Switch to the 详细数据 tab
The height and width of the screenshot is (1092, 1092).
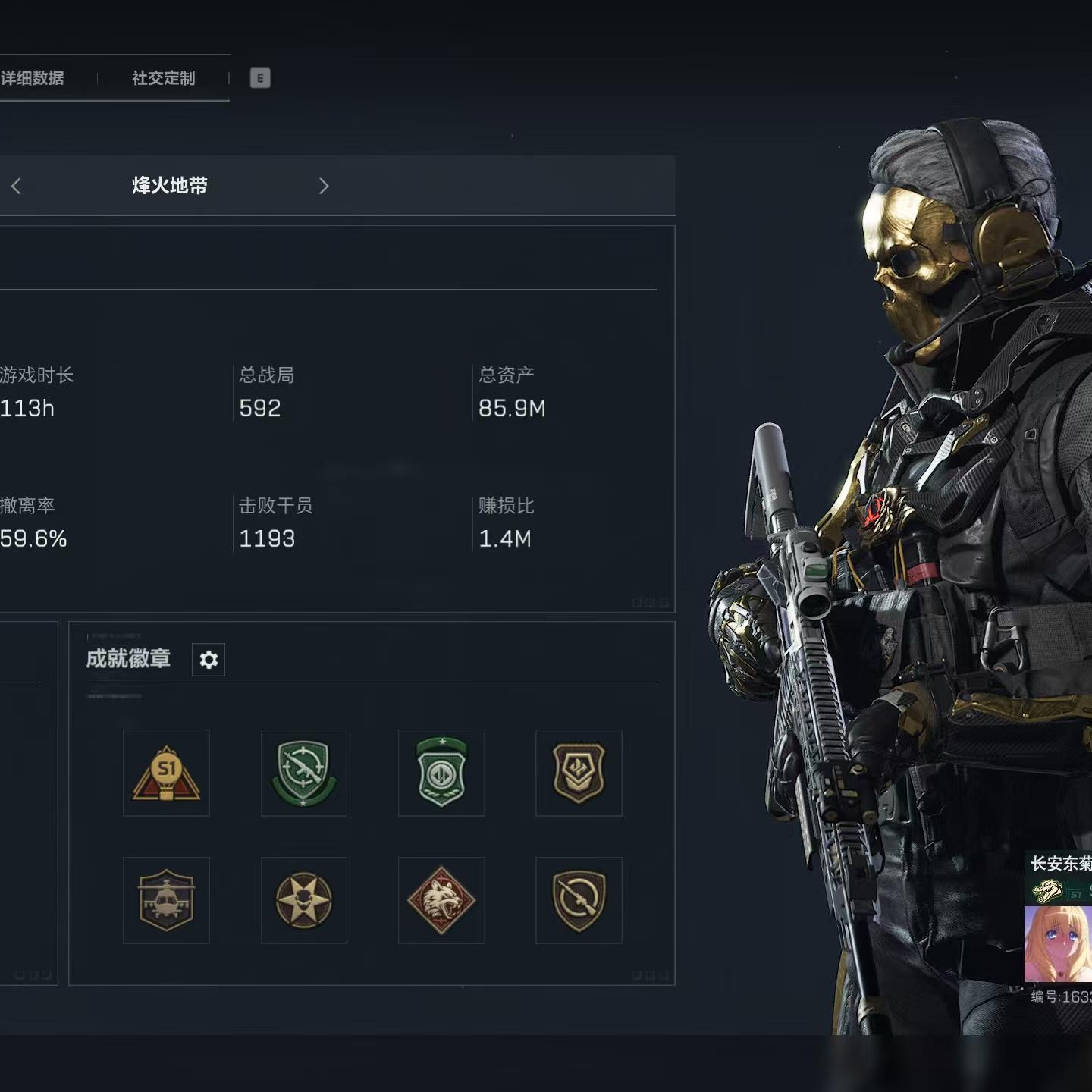(33, 78)
